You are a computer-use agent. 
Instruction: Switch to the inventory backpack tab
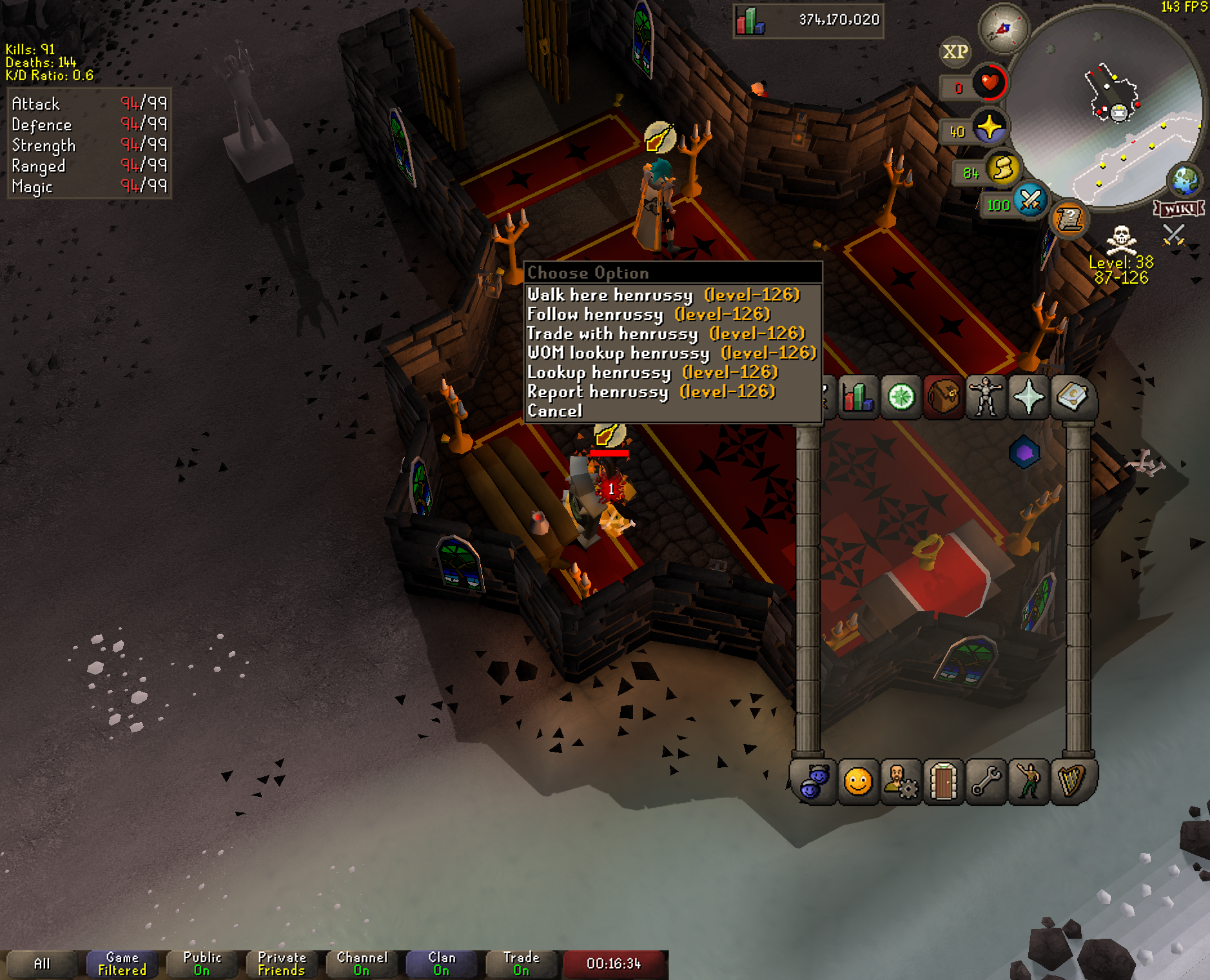[x=943, y=397]
